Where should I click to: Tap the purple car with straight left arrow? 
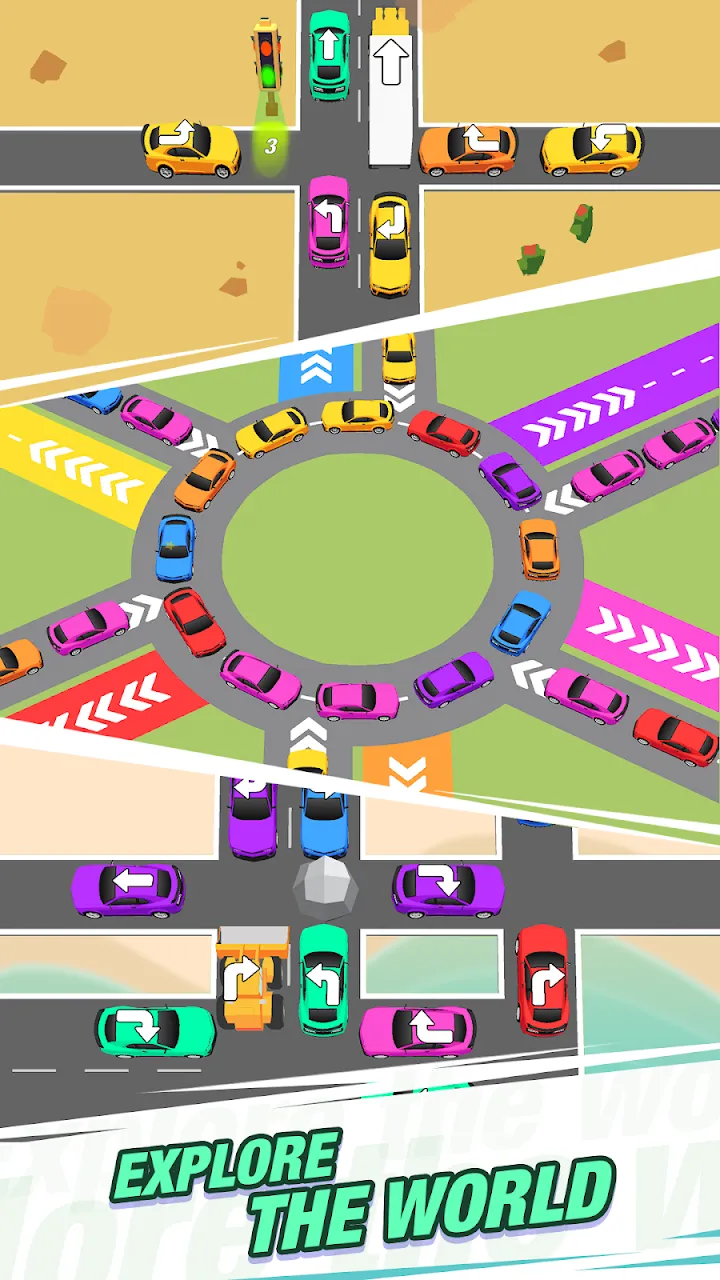pyautogui.click(x=128, y=889)
